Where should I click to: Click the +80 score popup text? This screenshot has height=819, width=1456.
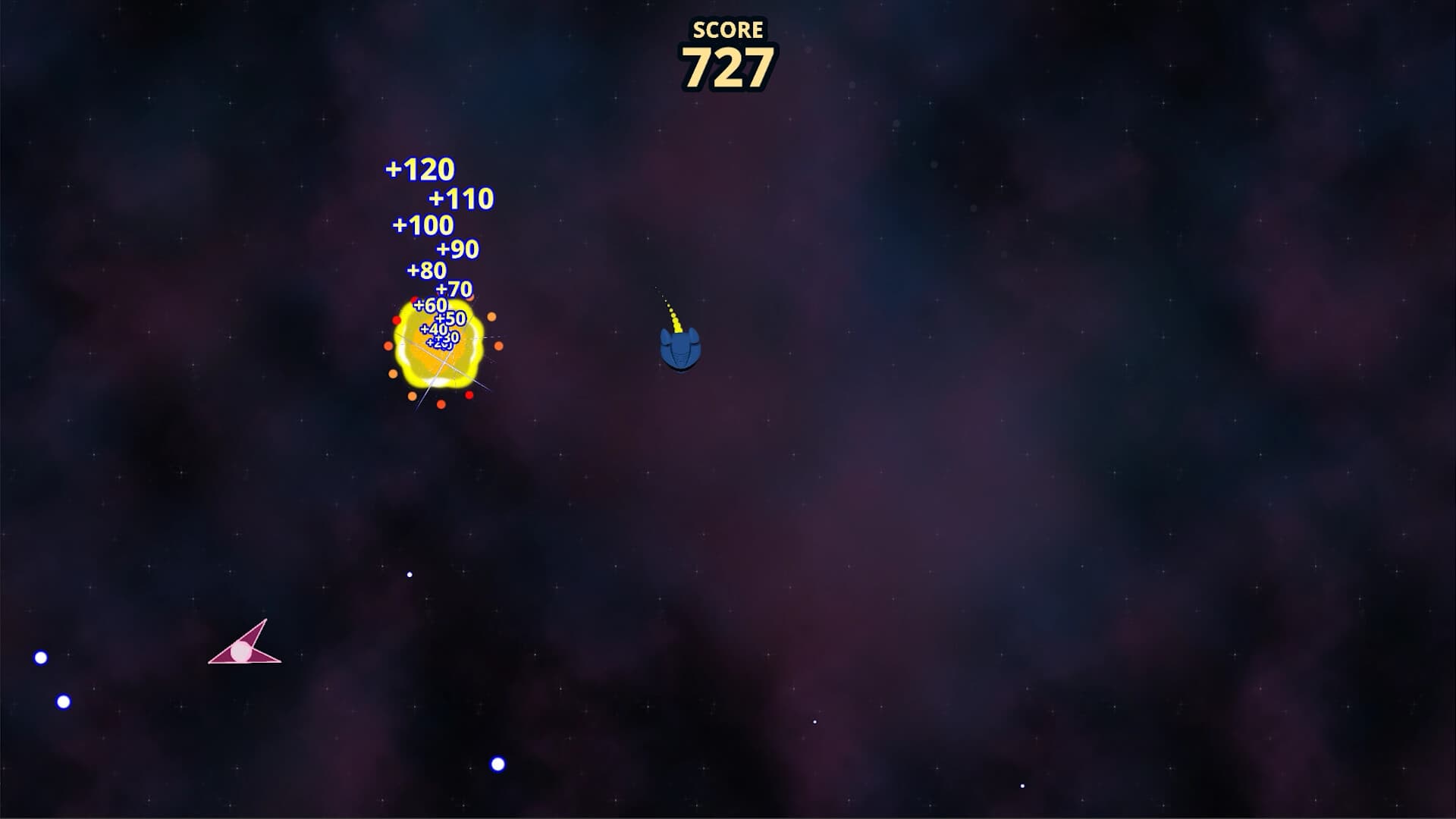427,269
